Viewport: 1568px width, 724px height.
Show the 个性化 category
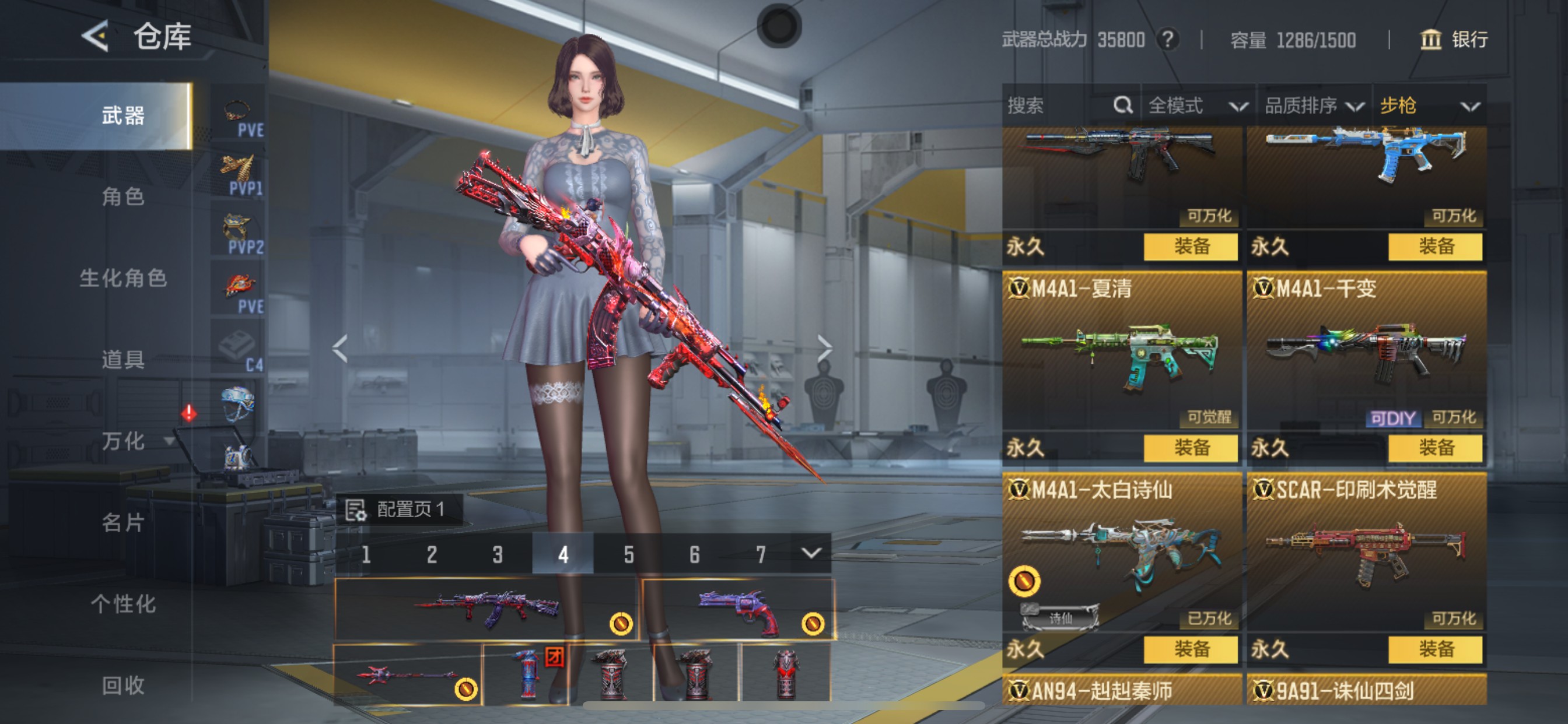point(123,604)
